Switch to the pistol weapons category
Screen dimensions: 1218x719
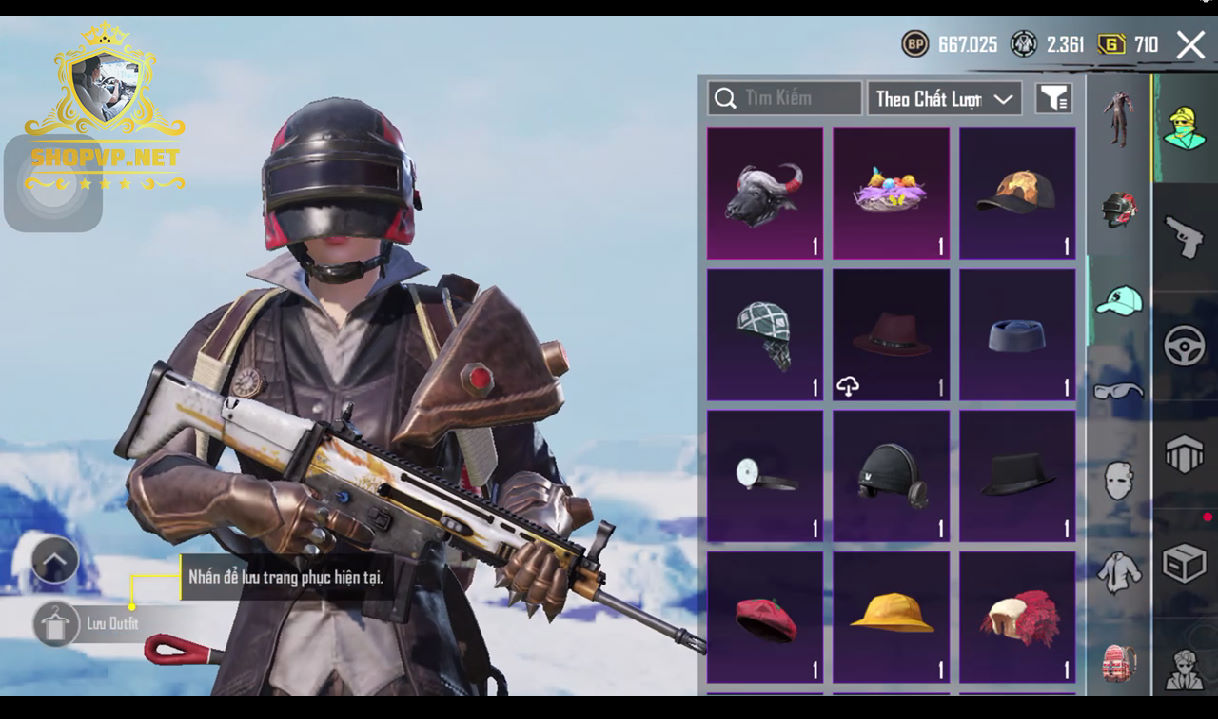pyautogui.click(x=1185, y=238)
